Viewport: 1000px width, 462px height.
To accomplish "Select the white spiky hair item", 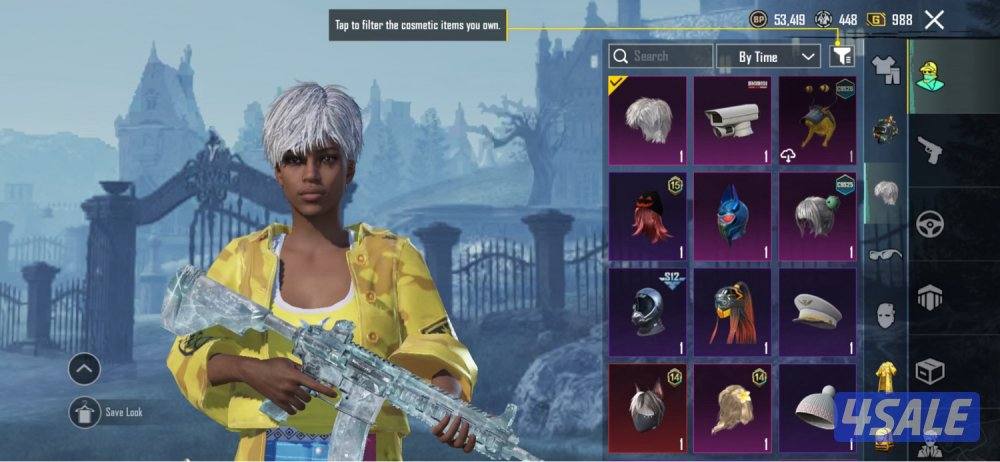I will pyautogui.click(x=647, y=120).
